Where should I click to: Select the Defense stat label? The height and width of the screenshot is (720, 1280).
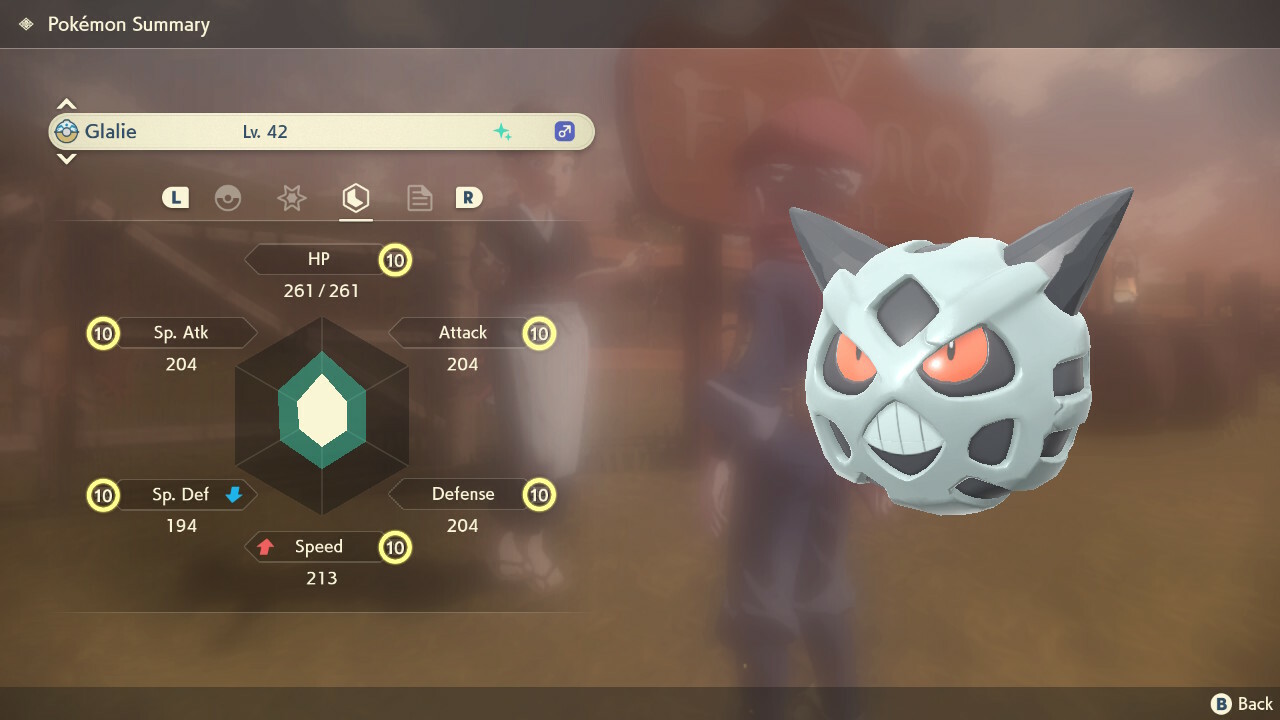coord(462,494)
